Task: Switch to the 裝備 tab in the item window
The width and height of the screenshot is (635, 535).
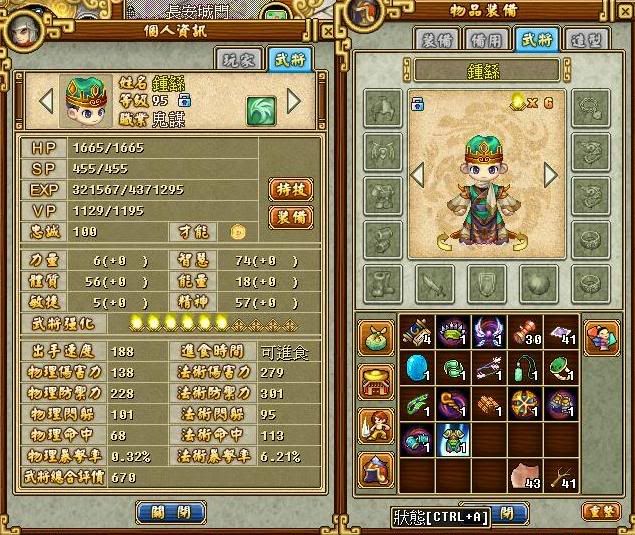Action: tap(437, 39)
